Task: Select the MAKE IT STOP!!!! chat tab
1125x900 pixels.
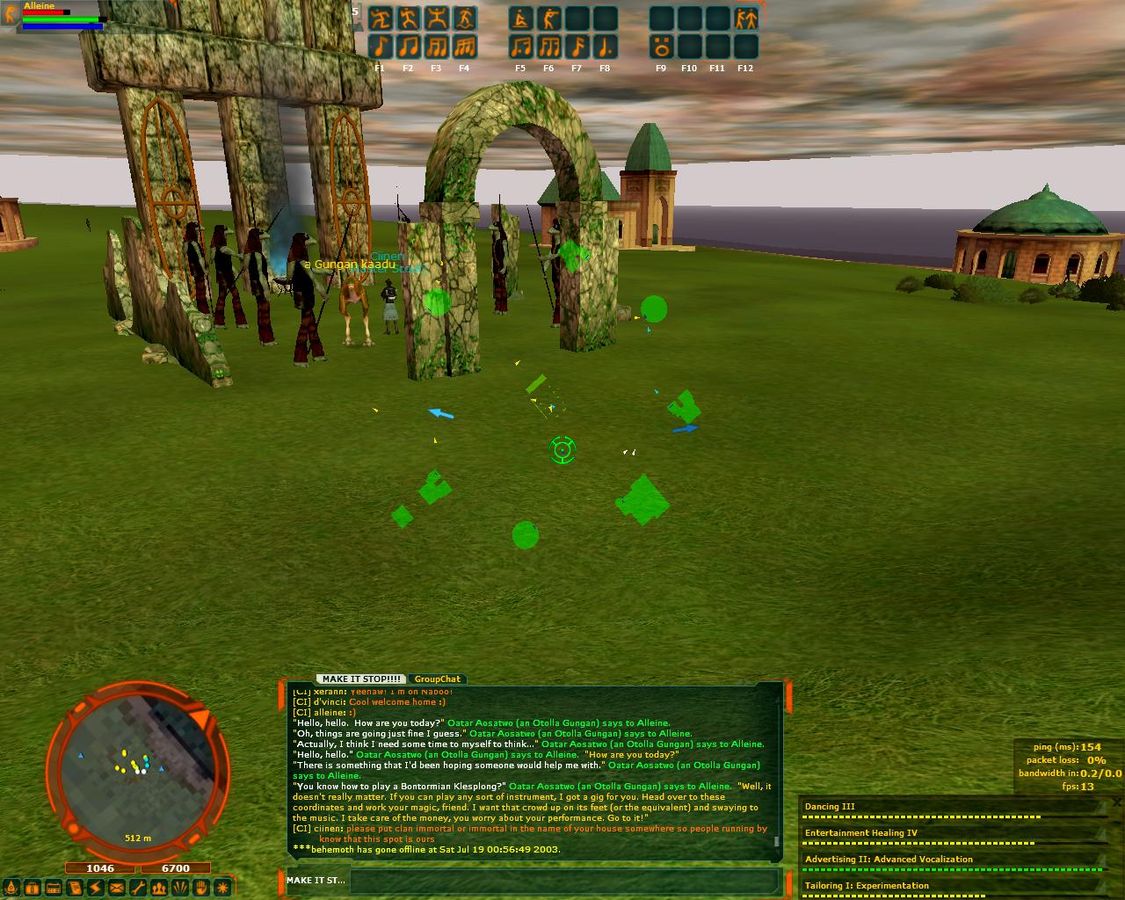Action: tap(362, 679)
